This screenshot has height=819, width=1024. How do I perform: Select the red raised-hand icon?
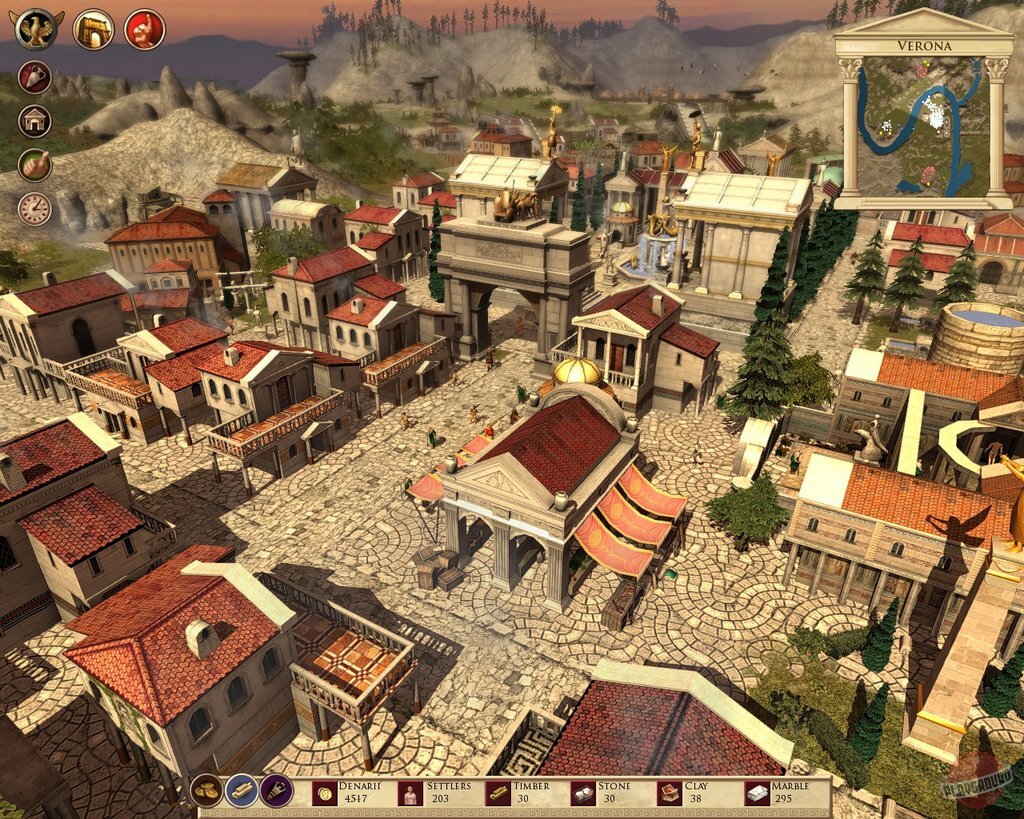tap(145, 29)
